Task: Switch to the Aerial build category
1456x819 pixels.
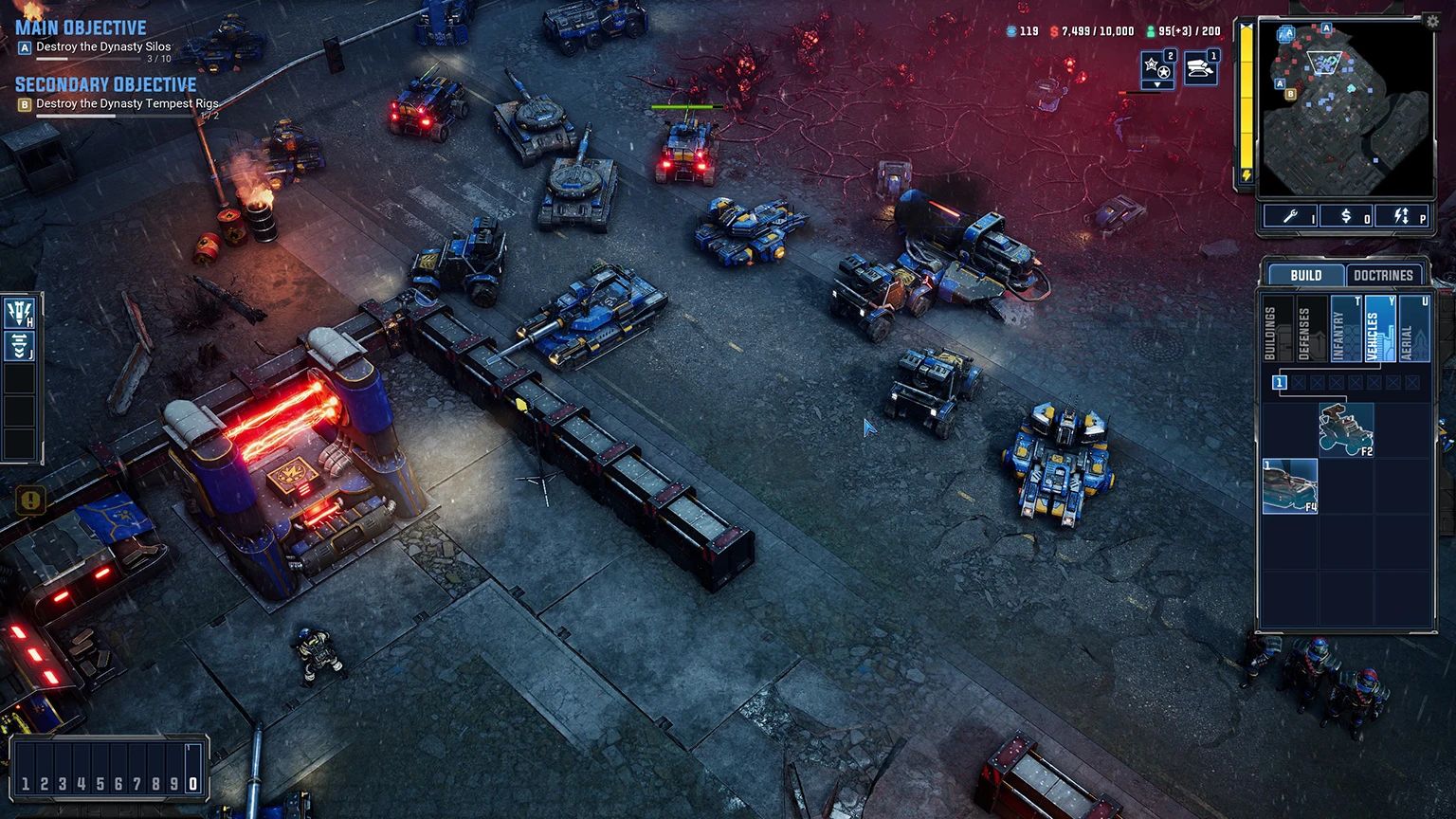Action: tap(1413, 329)
